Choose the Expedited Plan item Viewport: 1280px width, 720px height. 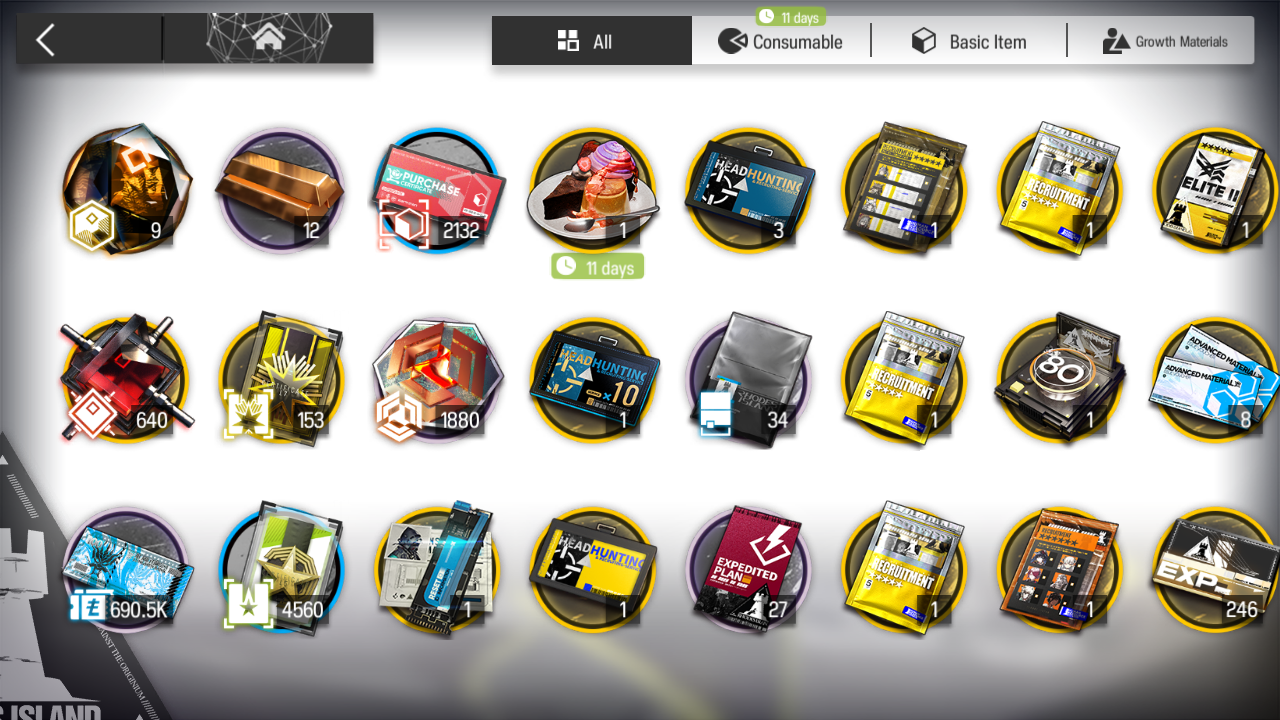coord(750,570)
